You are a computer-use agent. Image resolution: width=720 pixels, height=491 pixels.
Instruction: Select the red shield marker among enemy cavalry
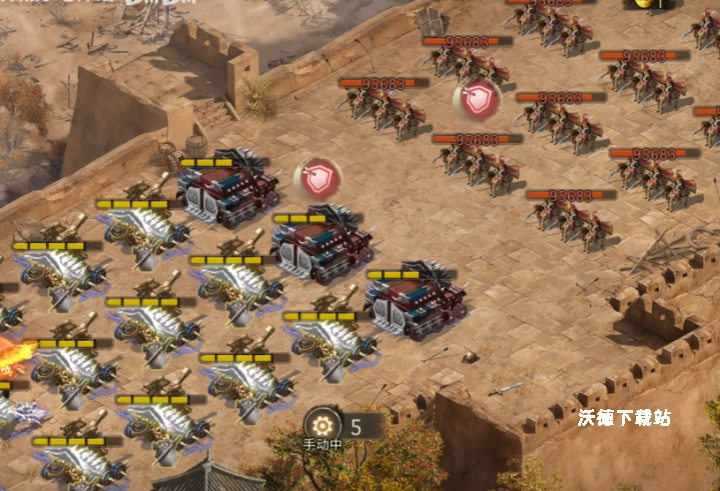pyautogui.click(x=476, y=99)
